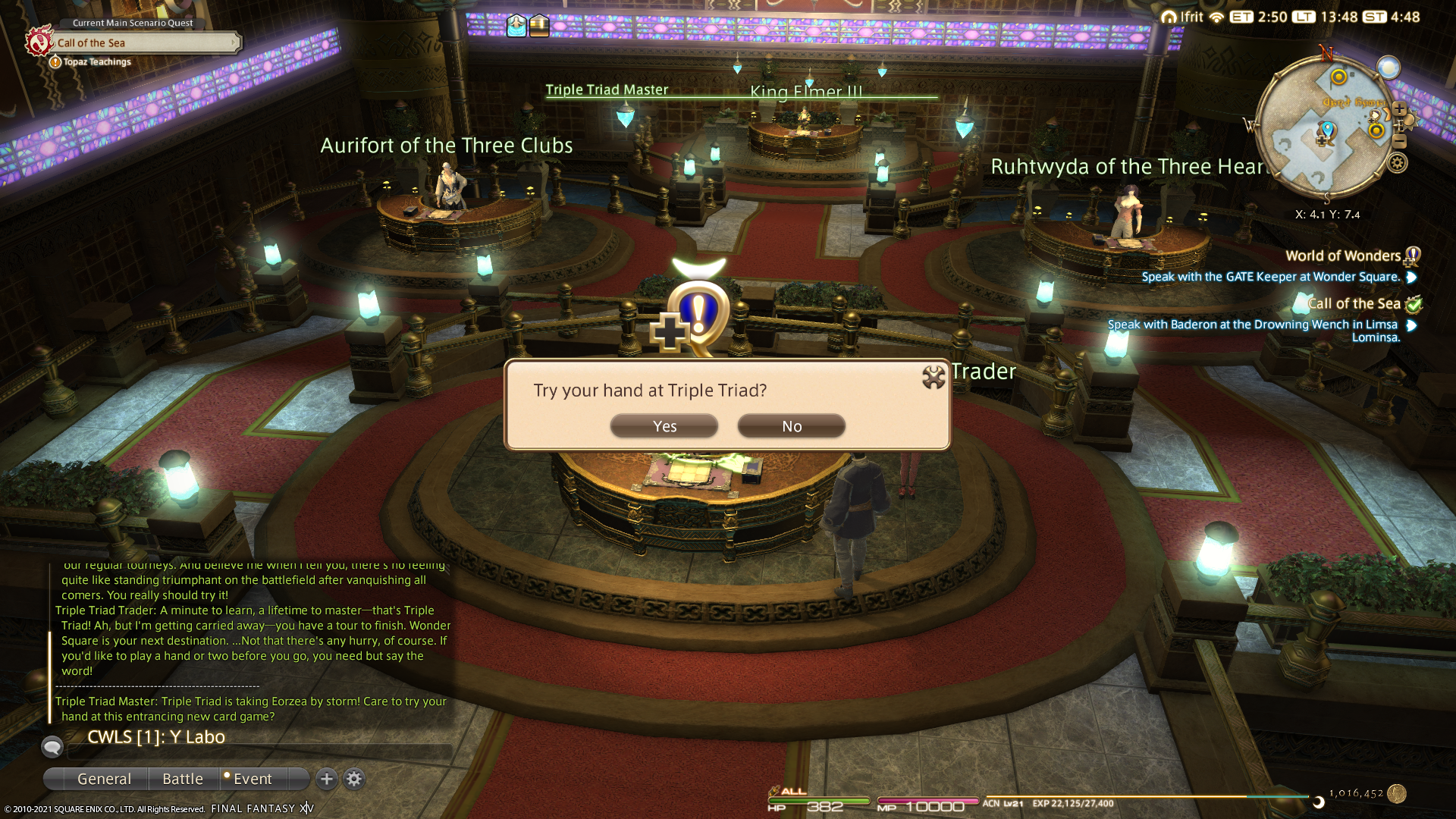Select Call of the Sea in the duty list
Image resolution: width=1456 pixels, height=819 pixels.
coord(1354,304)
